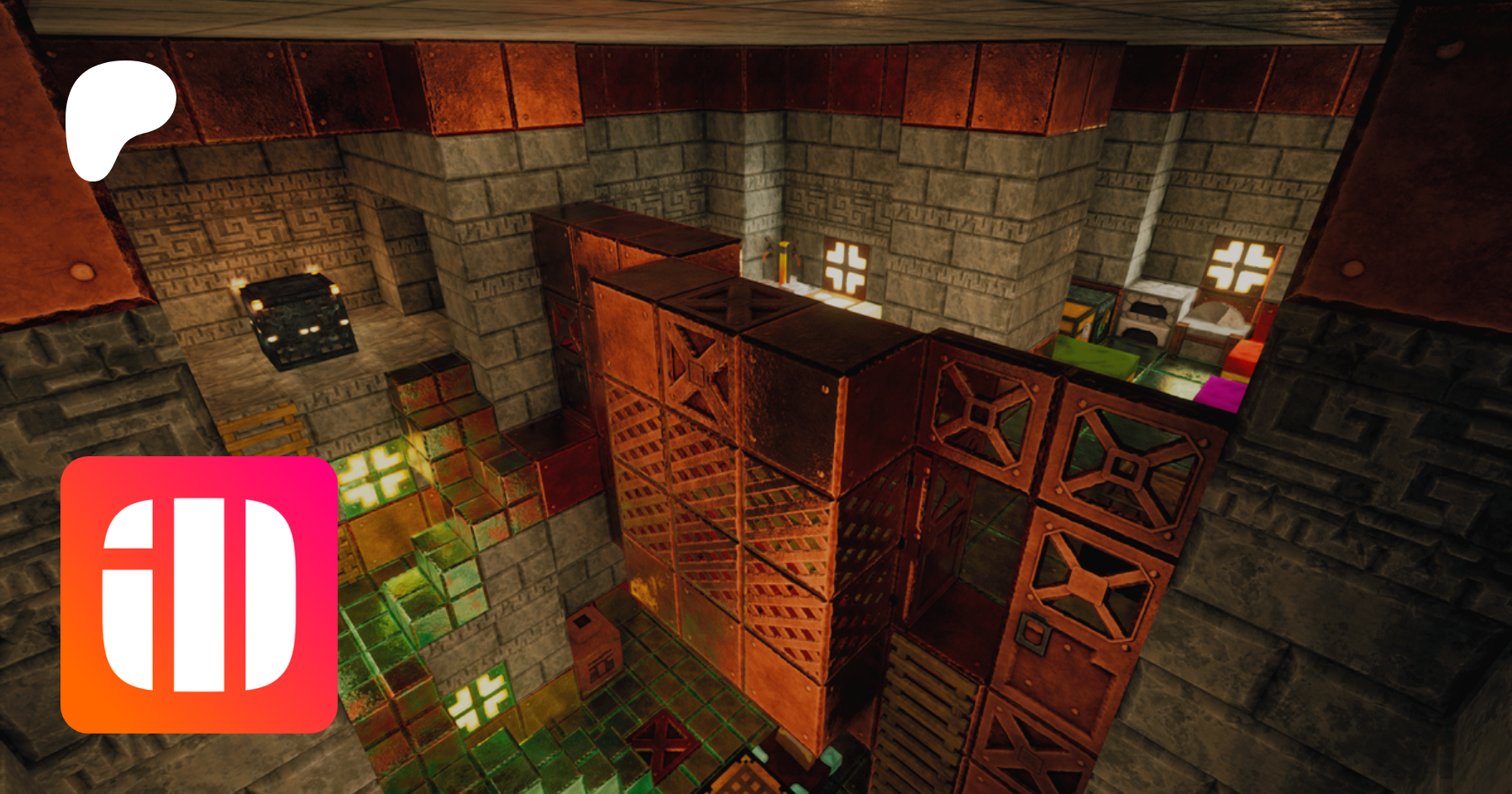Image resolution: width=1512 pixels, height=794 pixels.
Task: Open the red iD creator badge
Action: (x=199, y=595)
